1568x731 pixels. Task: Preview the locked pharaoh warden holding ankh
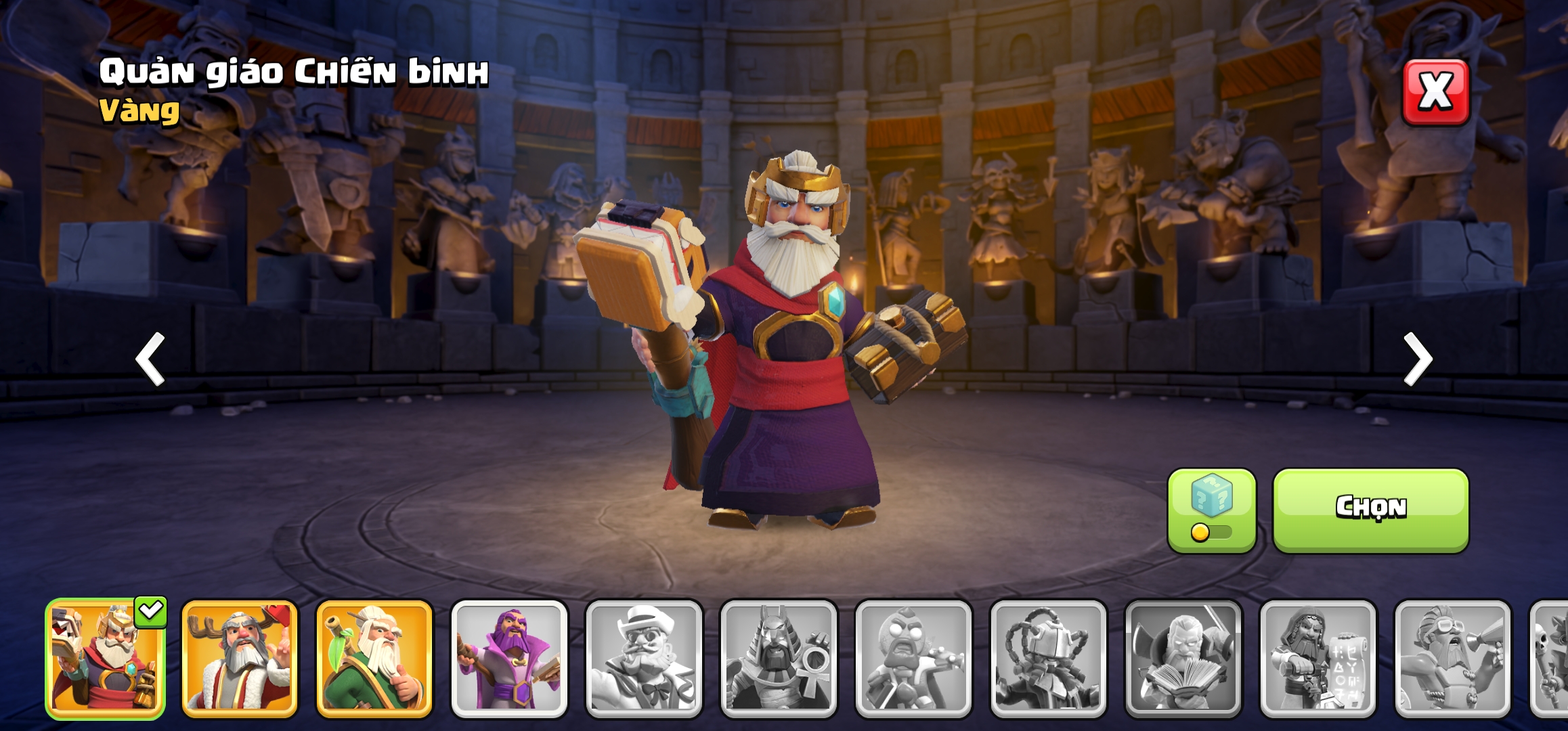coord(779,659)
